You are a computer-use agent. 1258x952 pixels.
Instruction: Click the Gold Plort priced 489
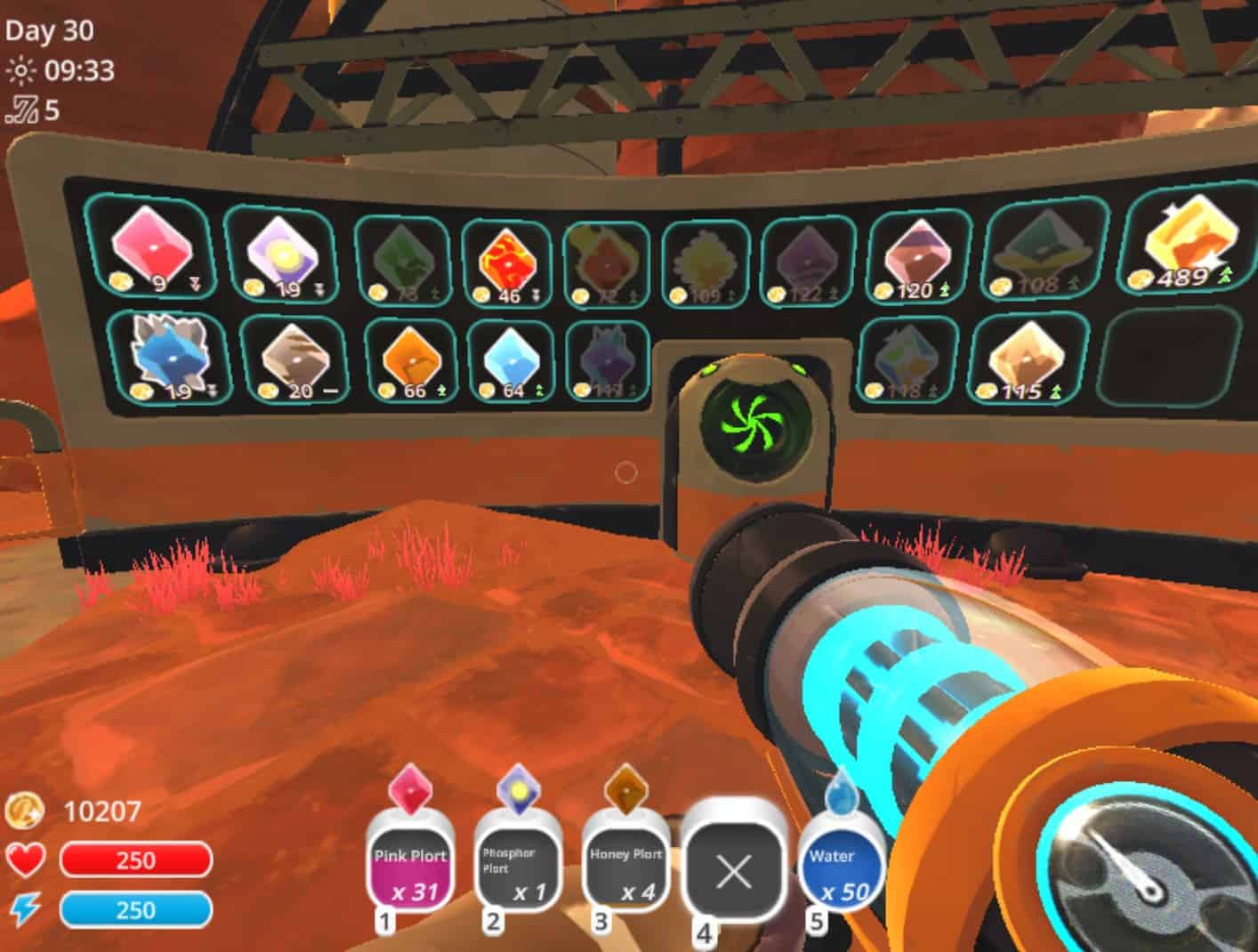click(1186, 246)
